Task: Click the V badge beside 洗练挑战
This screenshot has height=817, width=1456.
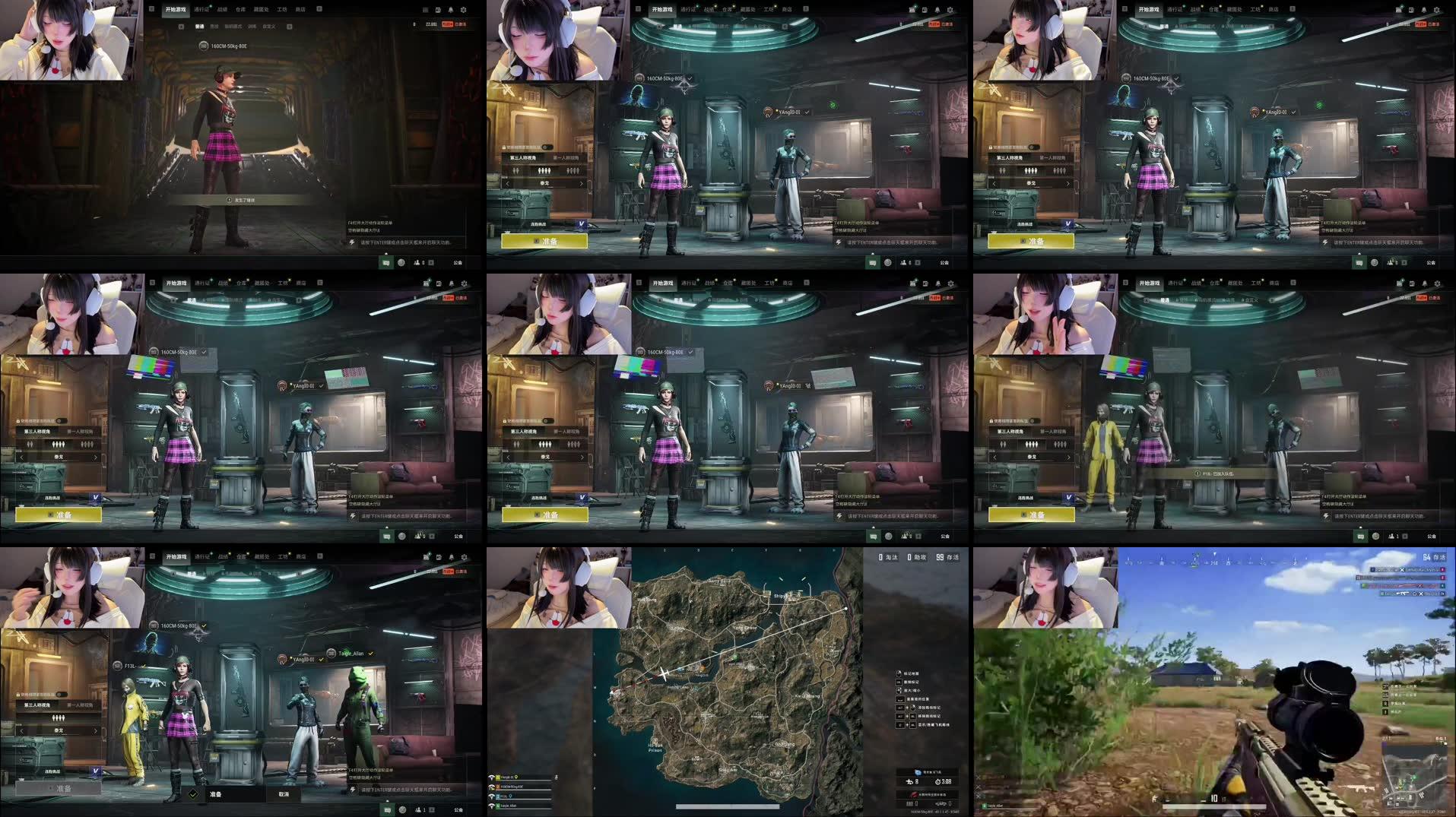Action: (582, 223)
